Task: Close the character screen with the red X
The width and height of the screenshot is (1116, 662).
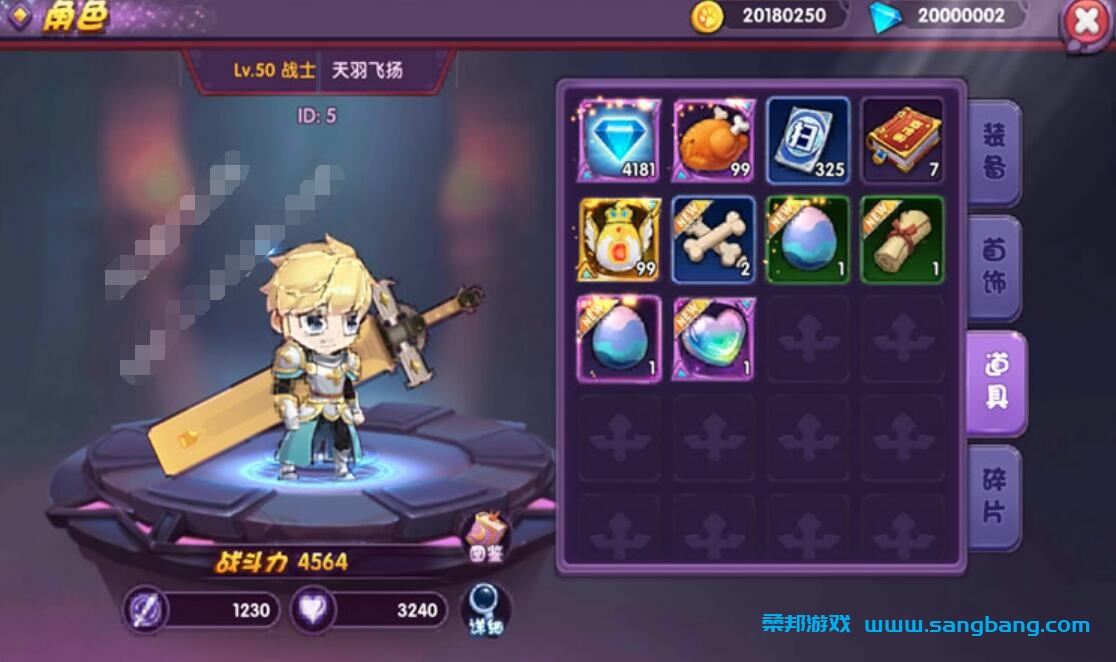Action: [x=1086, y=22]
